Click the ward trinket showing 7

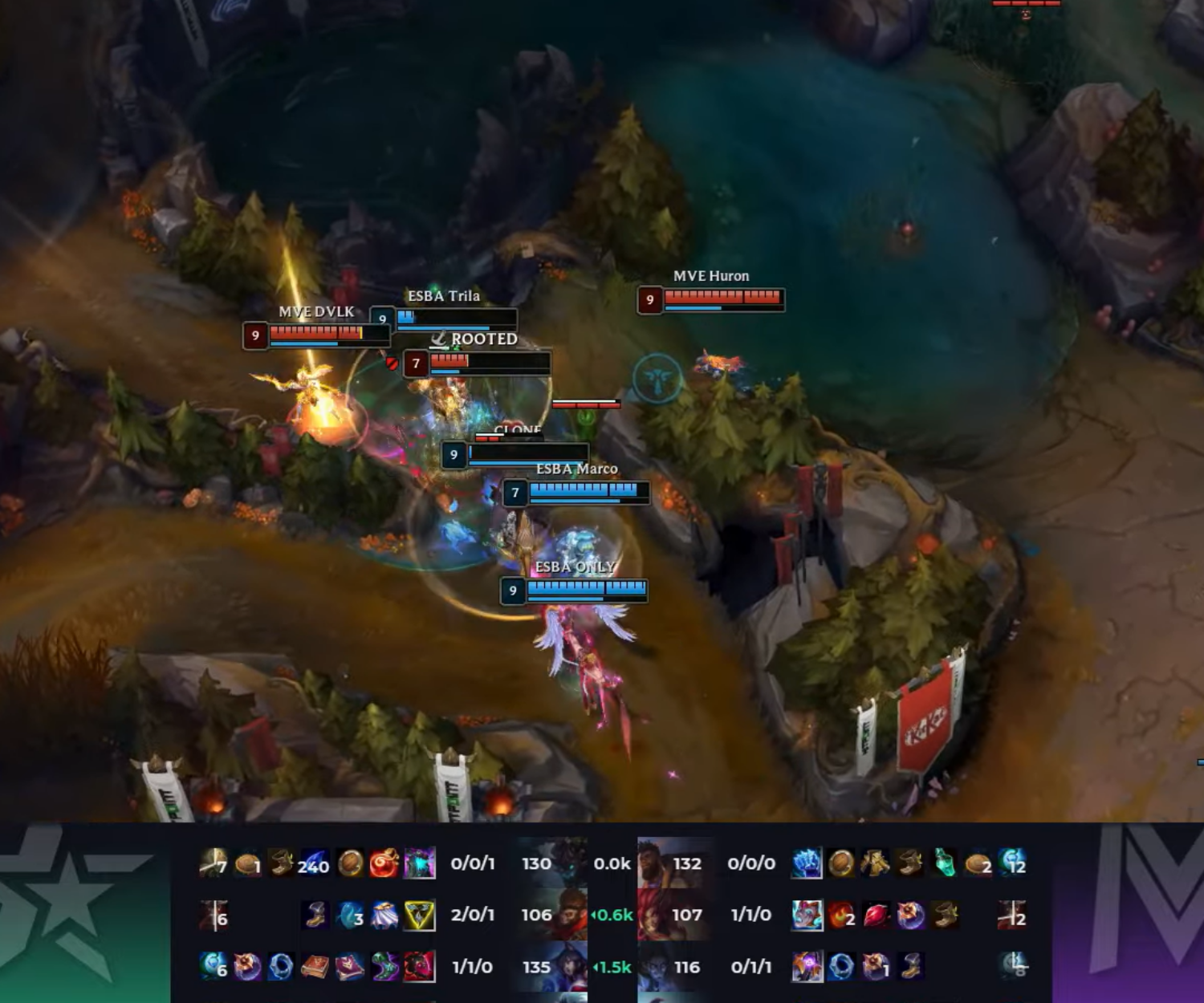tap(213, 863)
